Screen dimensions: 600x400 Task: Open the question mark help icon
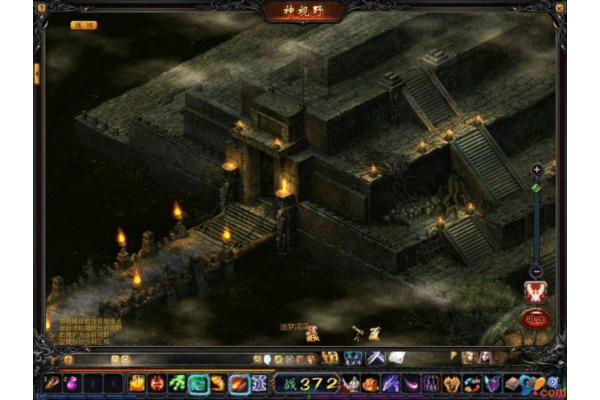553,382
